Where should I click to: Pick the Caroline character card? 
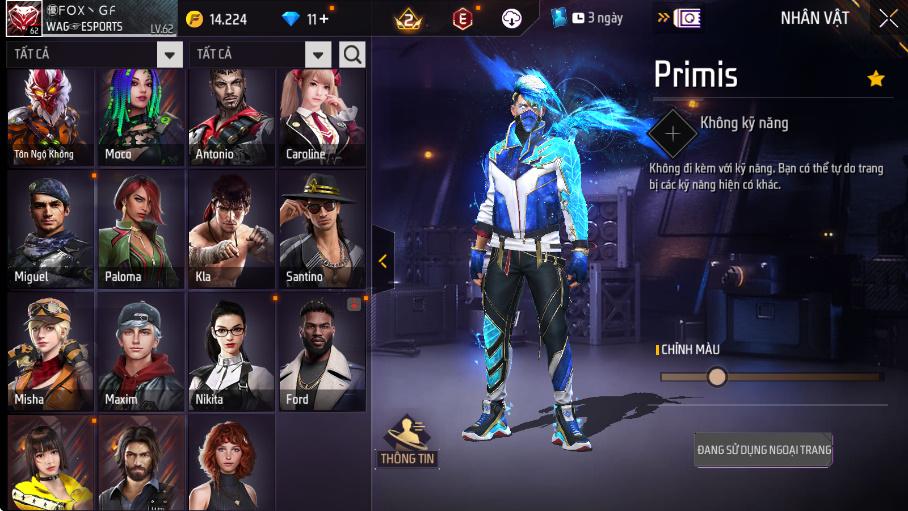[x=322, y=117]
